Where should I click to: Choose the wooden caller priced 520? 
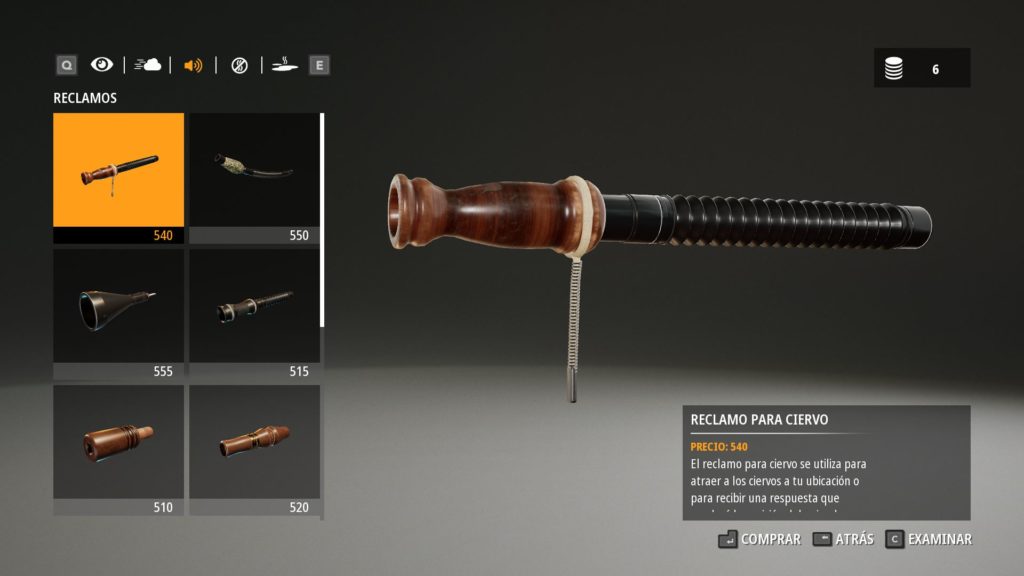point(254,449)
